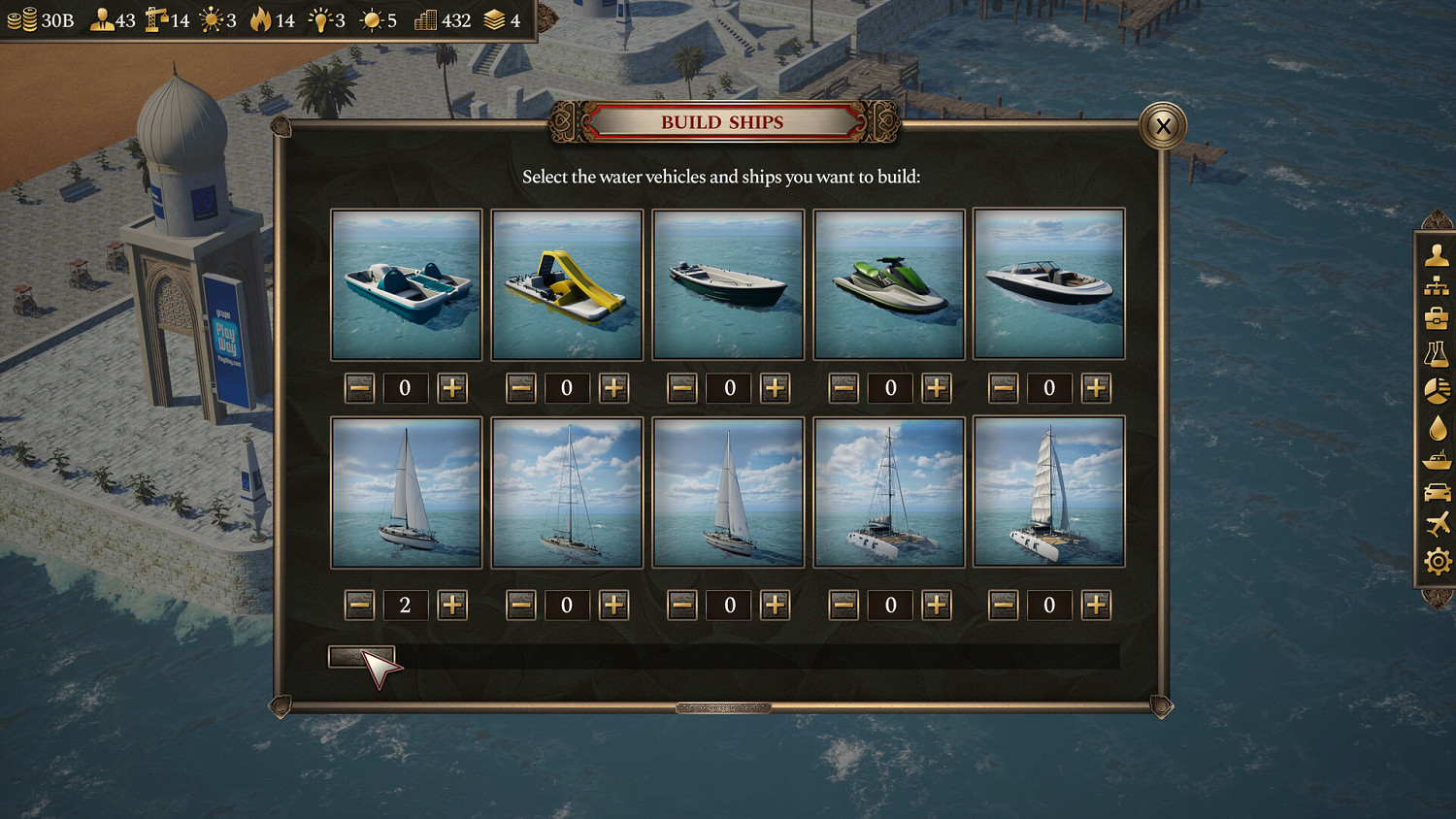
Task: Select the pedal boat thumbnail
Action: 406,284
